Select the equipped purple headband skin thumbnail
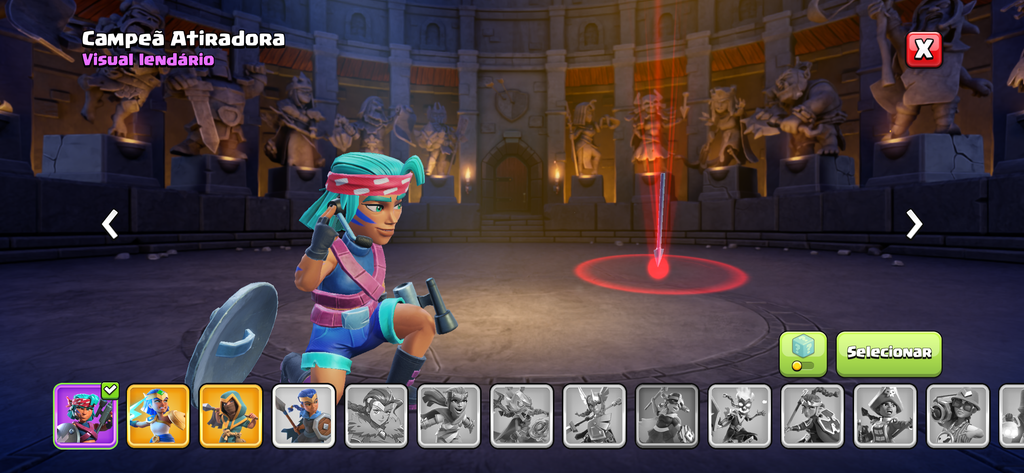The image size is (1024, 473). click(85, 415)
